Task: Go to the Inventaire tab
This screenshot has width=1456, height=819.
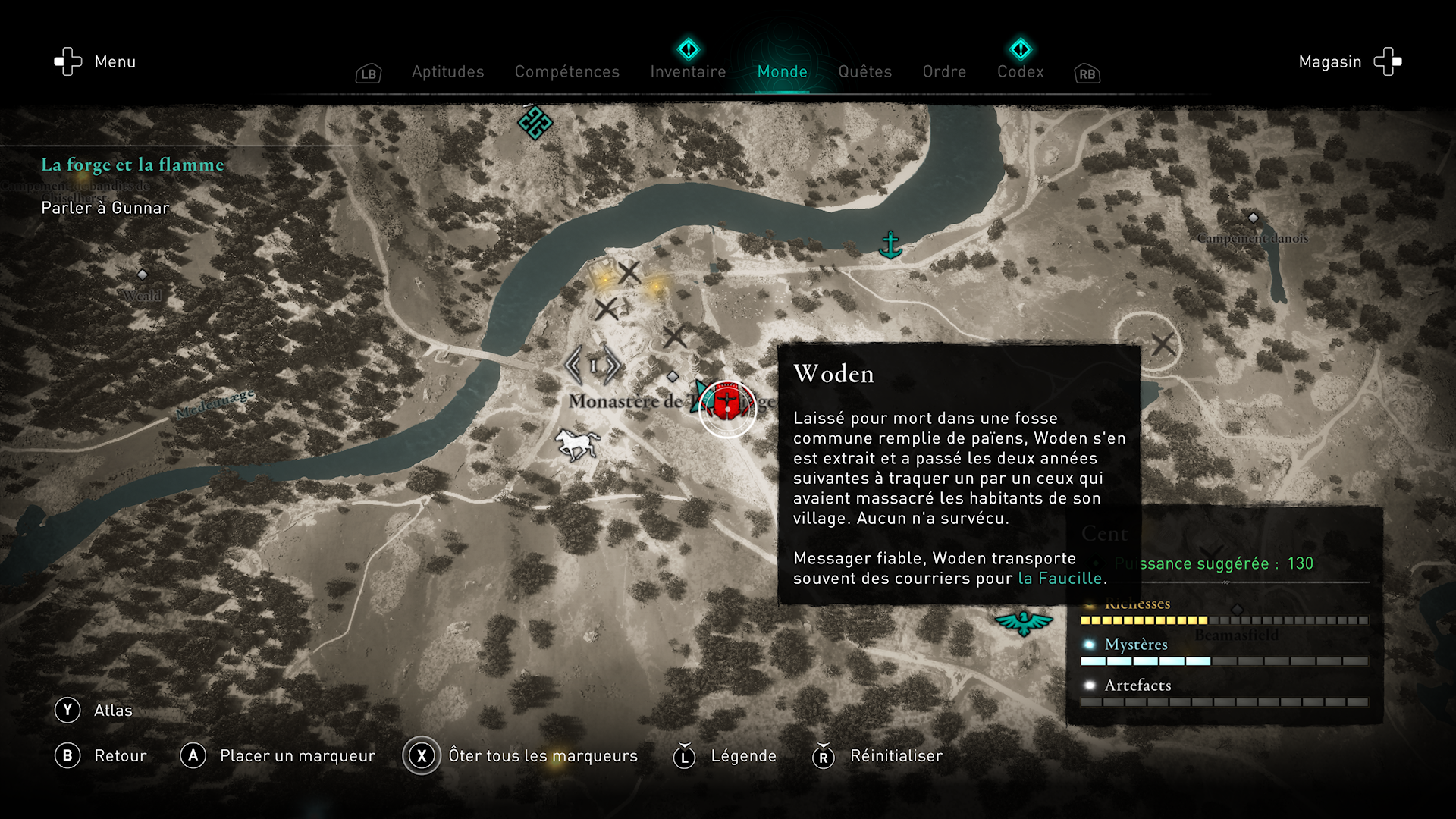Action: pyautogui.click(x=688, y=72)
